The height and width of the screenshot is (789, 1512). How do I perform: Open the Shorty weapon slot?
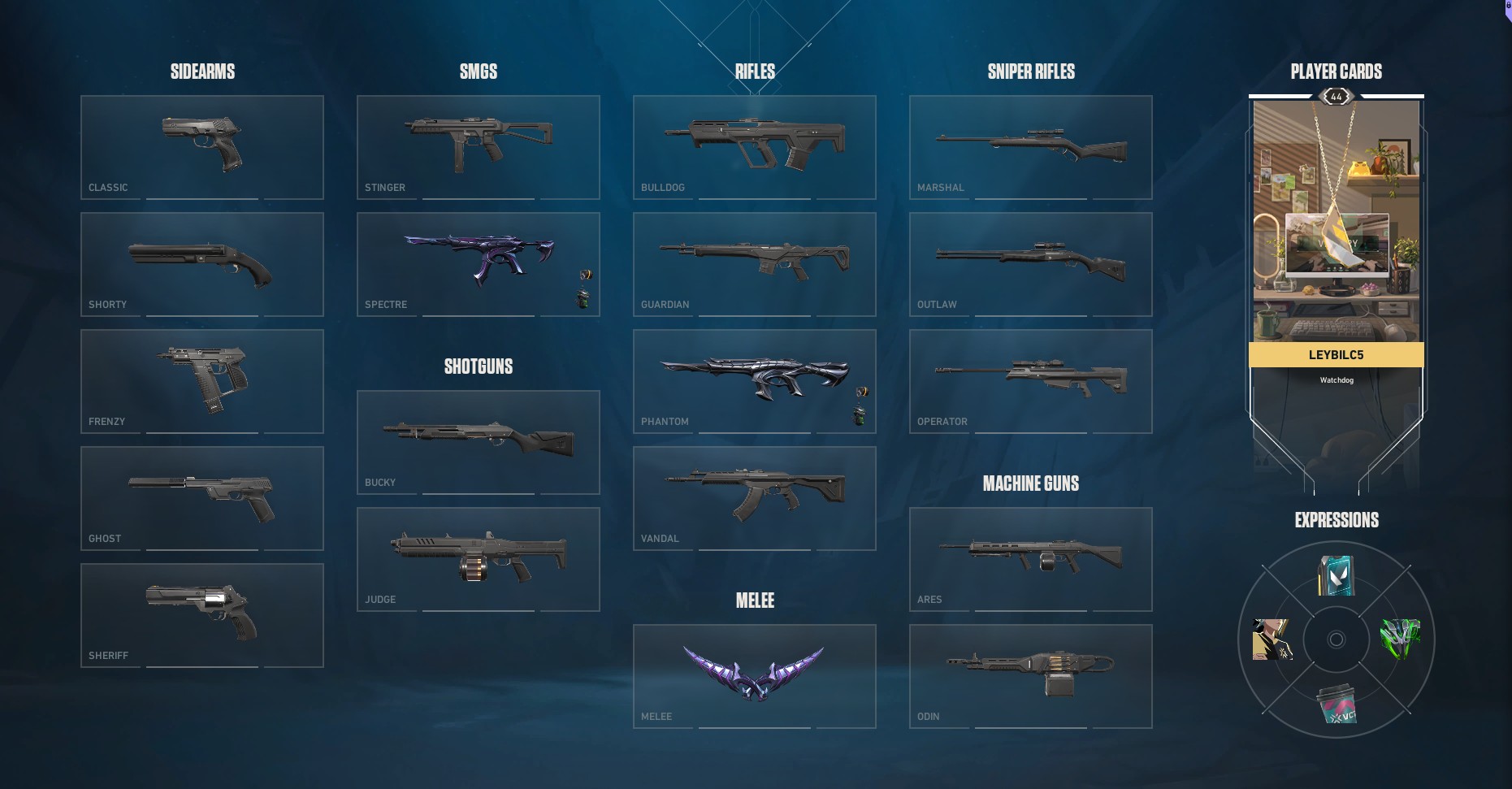(x=201, y=264)
